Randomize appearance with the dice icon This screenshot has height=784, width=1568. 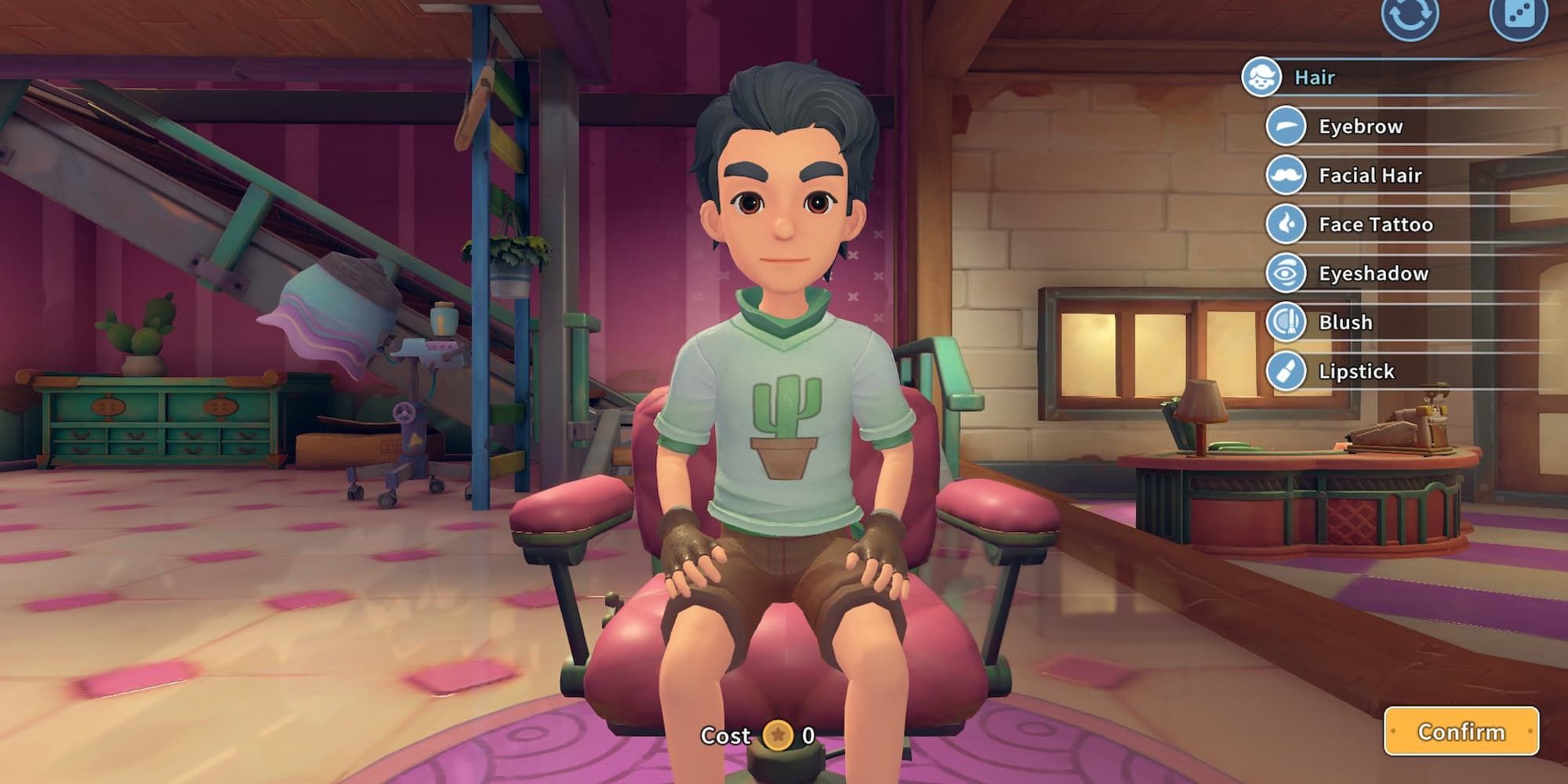1518,16
